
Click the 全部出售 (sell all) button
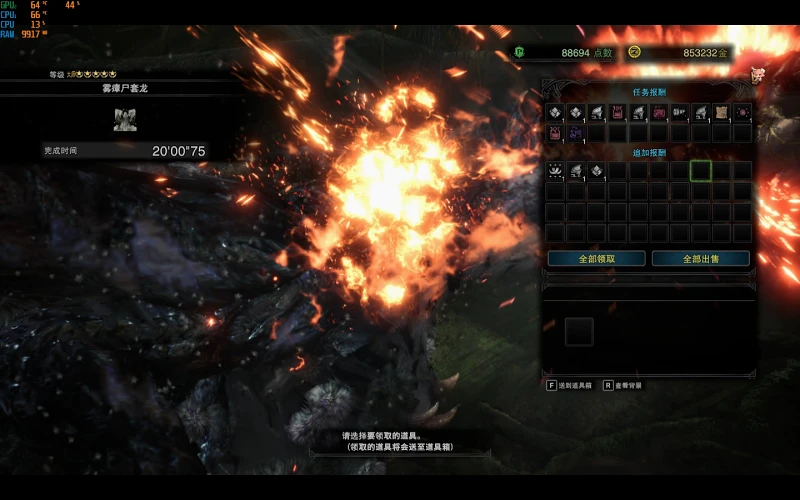tap(700, 258)
